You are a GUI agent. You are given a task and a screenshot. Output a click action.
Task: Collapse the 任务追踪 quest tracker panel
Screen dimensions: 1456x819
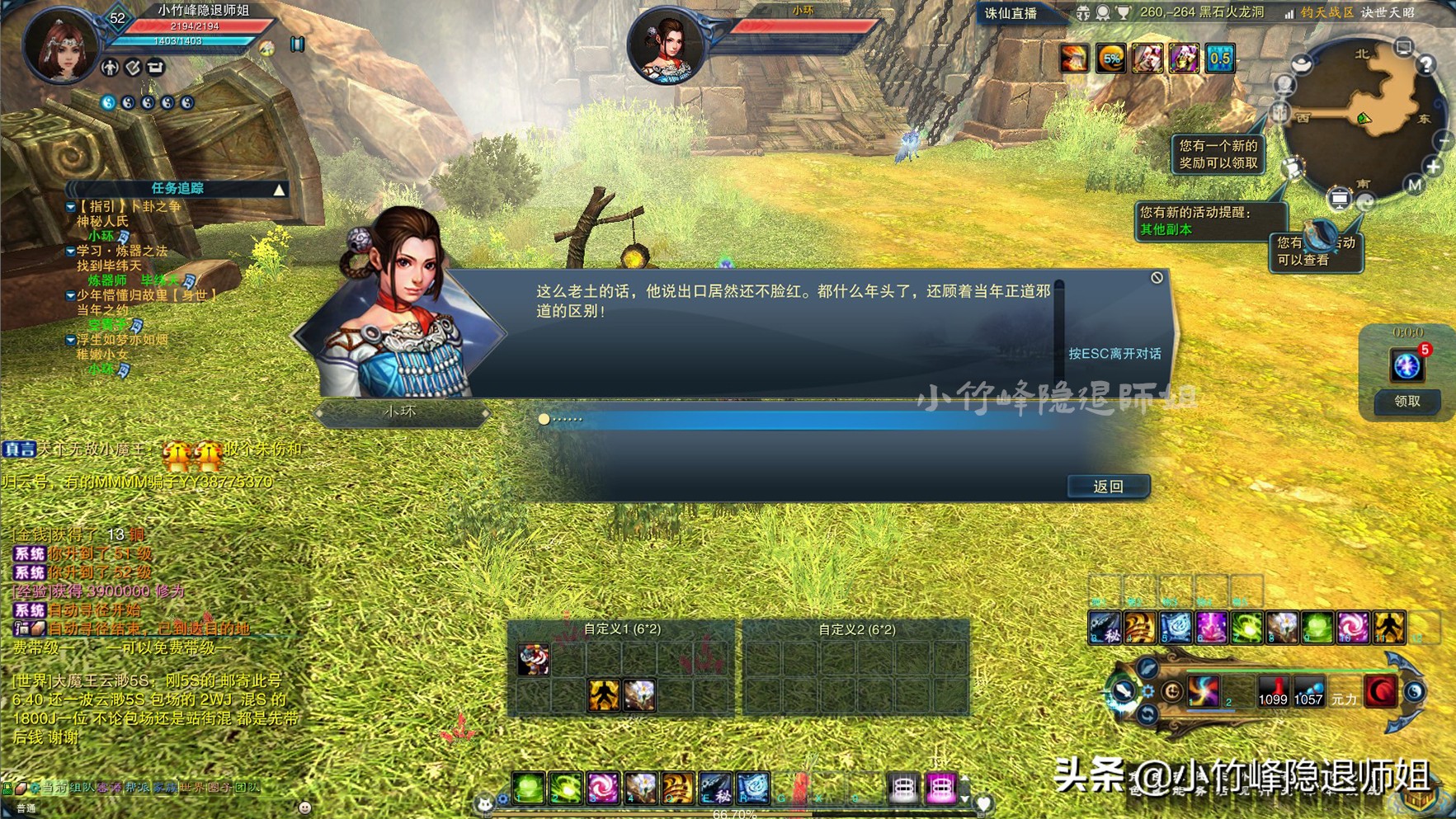[277, 189]
